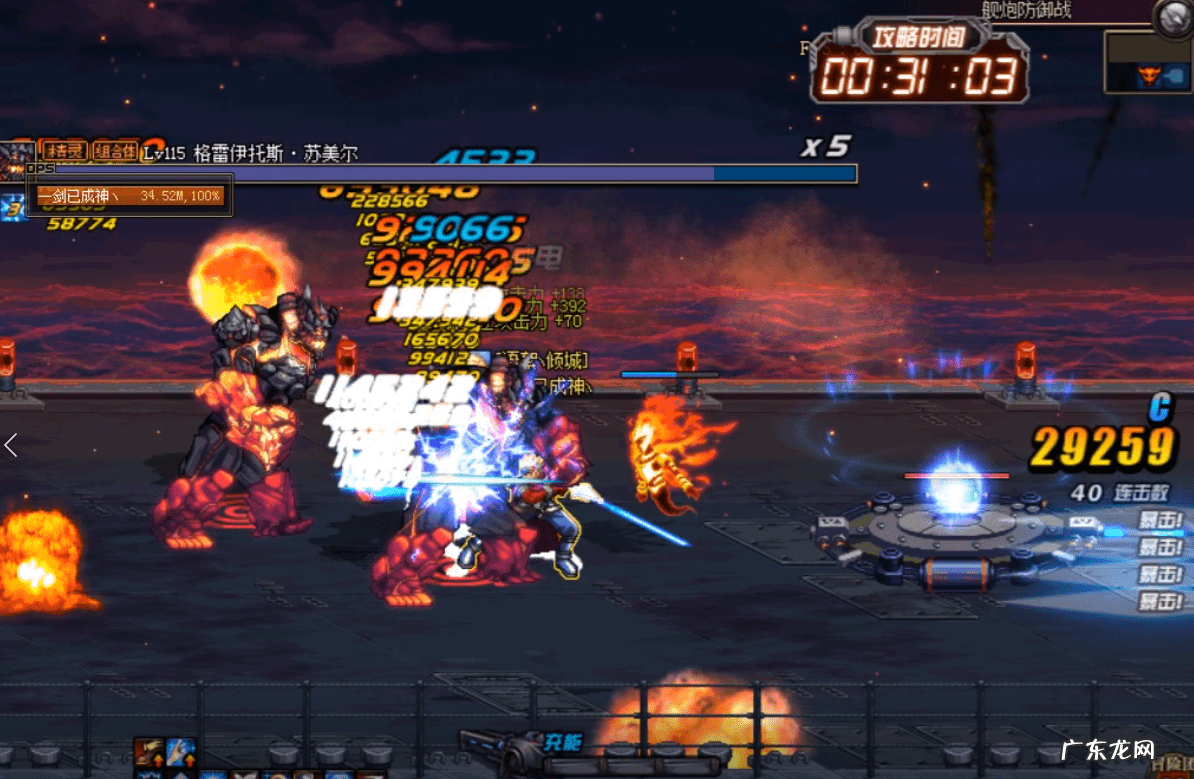
Task: Click the blue buff icon marked 3
Action: [x=12, y=208]
